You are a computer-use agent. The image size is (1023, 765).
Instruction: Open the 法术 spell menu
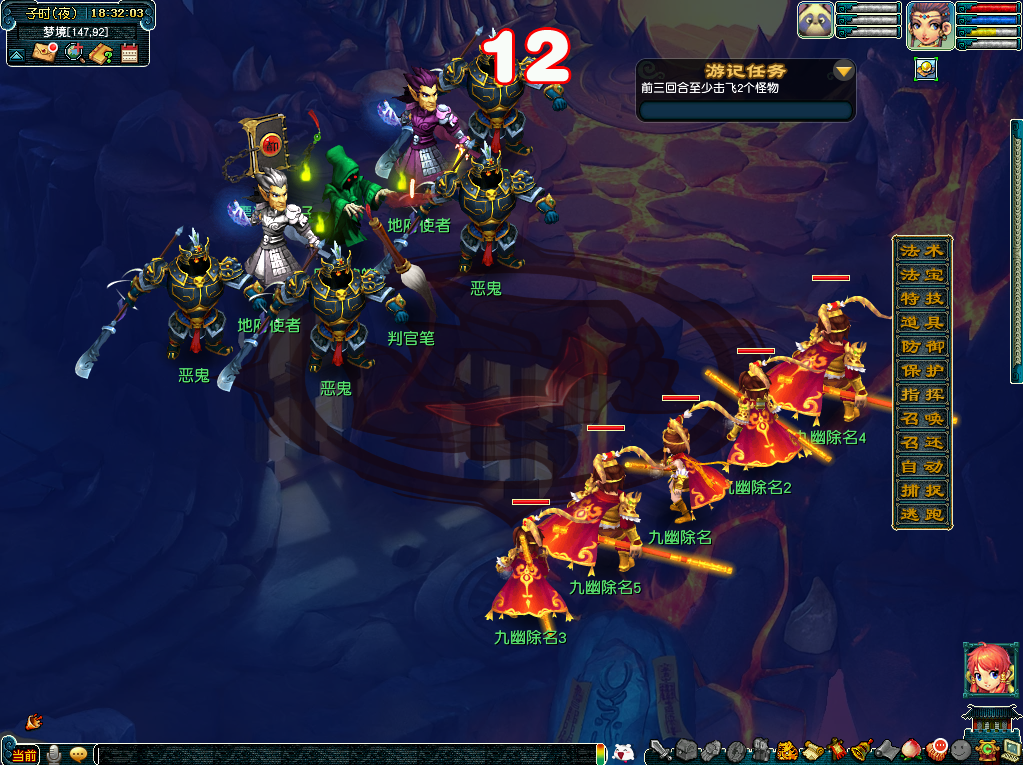pyautogui.click(x=921, y=250)
